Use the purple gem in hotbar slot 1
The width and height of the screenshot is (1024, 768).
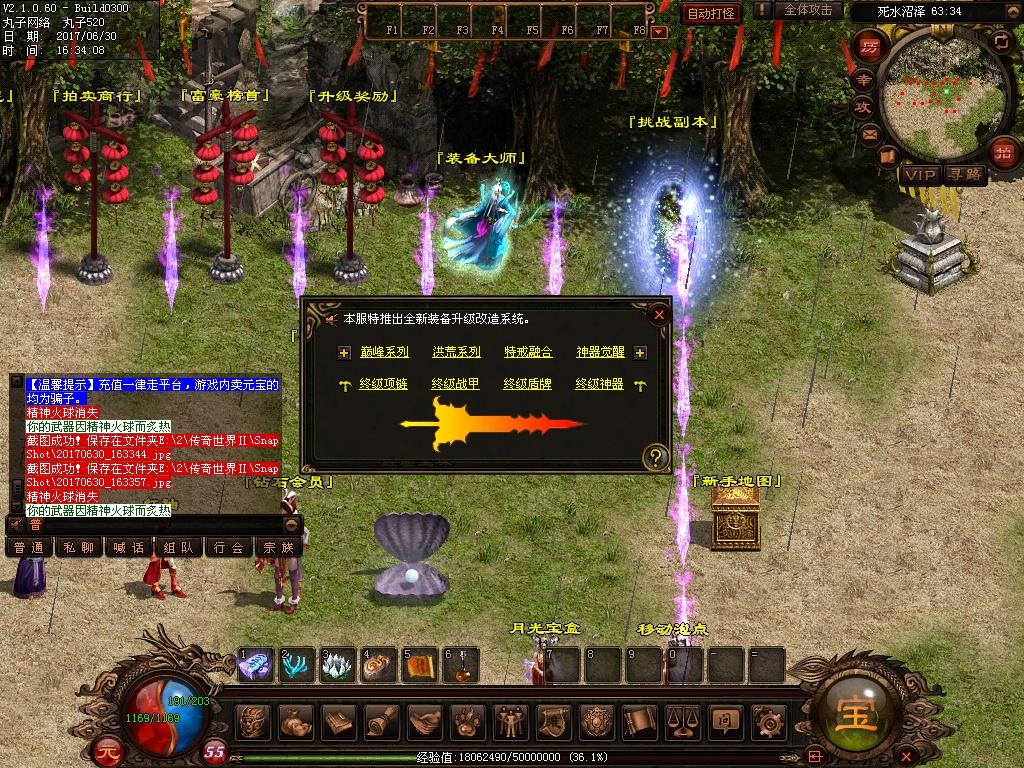255,665
